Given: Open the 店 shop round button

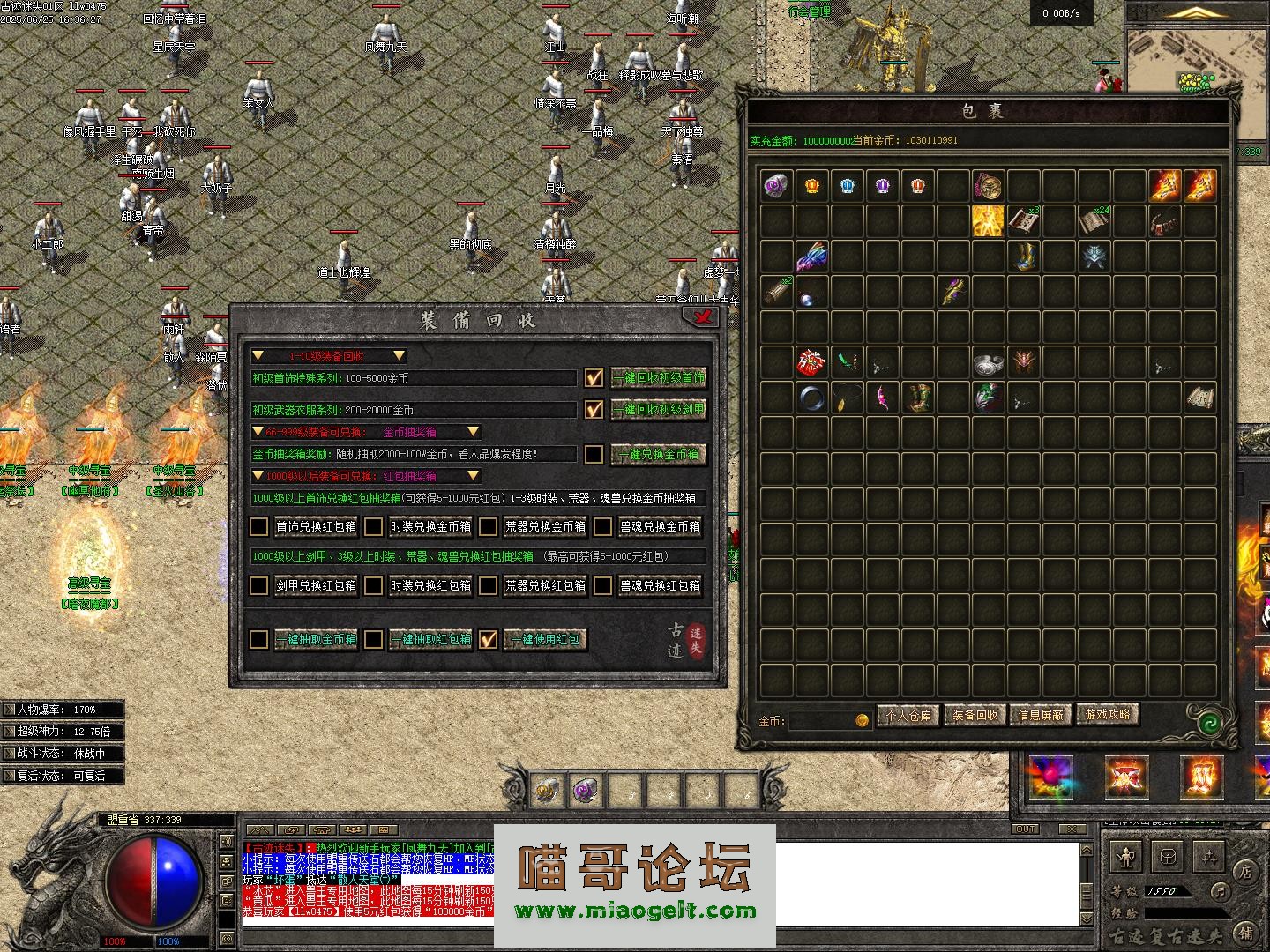Looking at the screenshot, I should (x=1245, y=871).
